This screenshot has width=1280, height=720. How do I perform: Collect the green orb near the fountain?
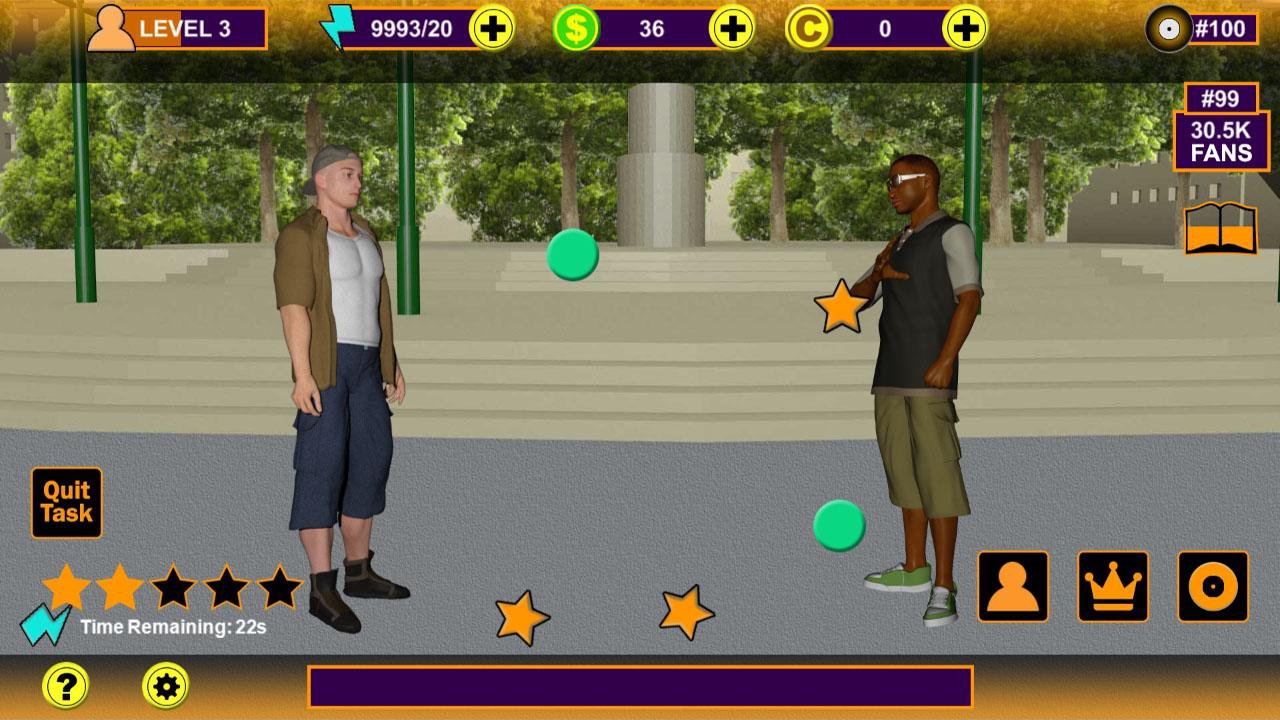(x=573, y=254)
